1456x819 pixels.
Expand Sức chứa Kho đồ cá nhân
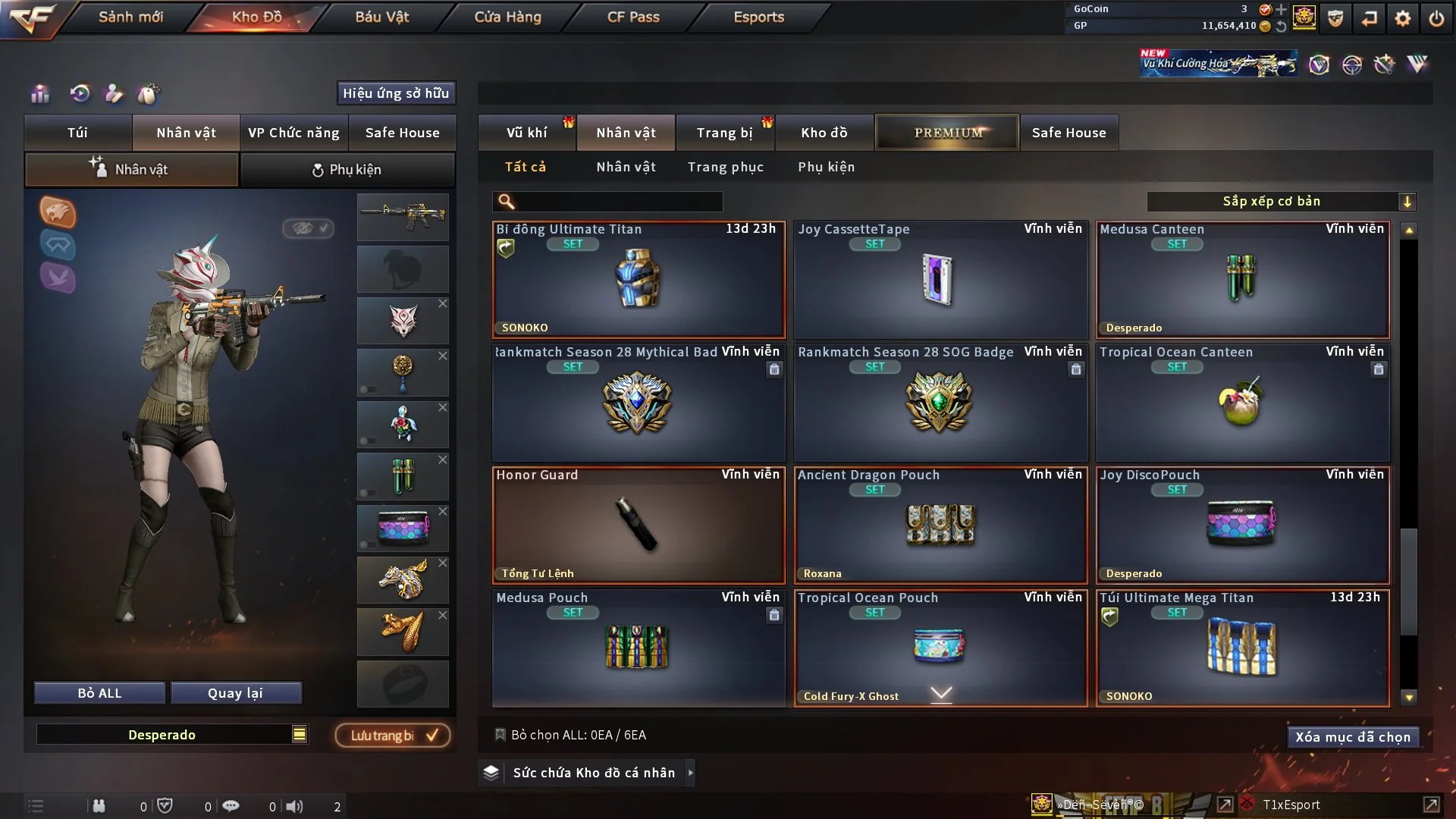(593, 773)
